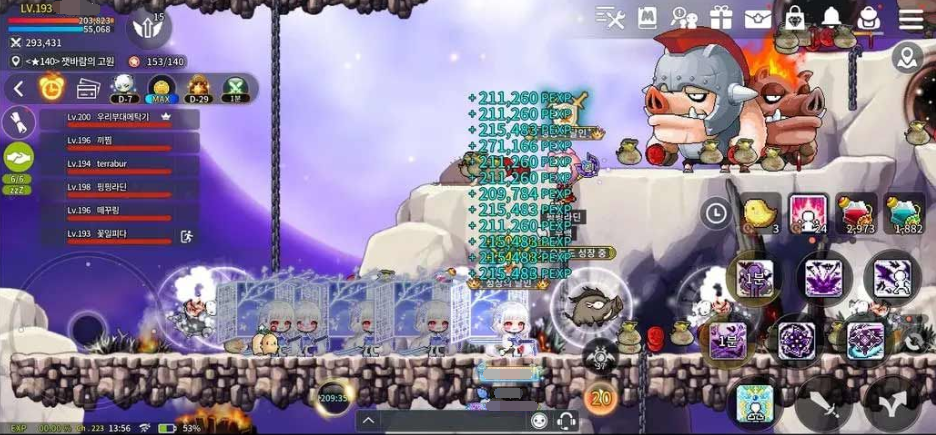Screen dimensions: 936x435
Task: Check the bell notifications
Action: coord(832,18)
